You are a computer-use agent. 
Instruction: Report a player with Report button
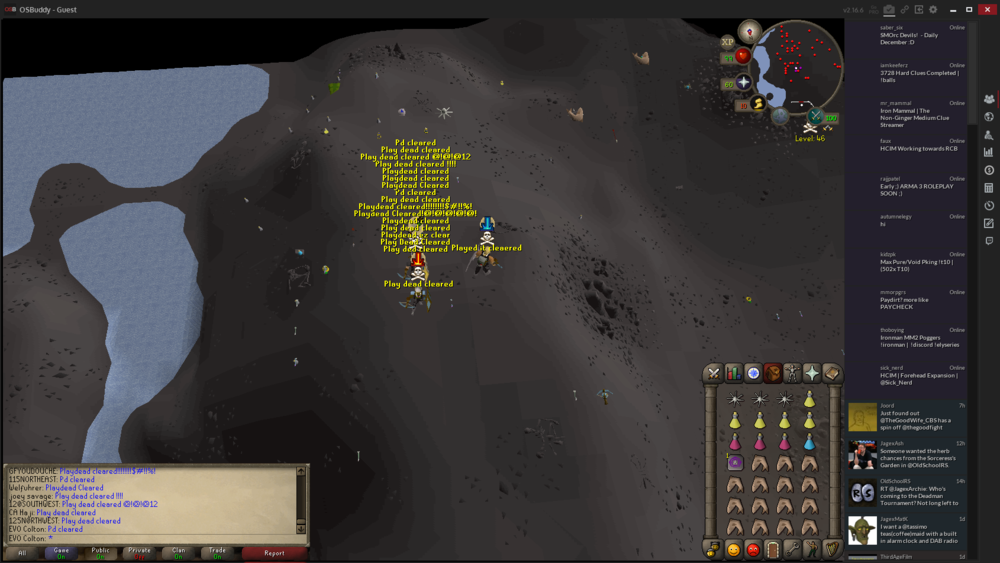(274, 552)
